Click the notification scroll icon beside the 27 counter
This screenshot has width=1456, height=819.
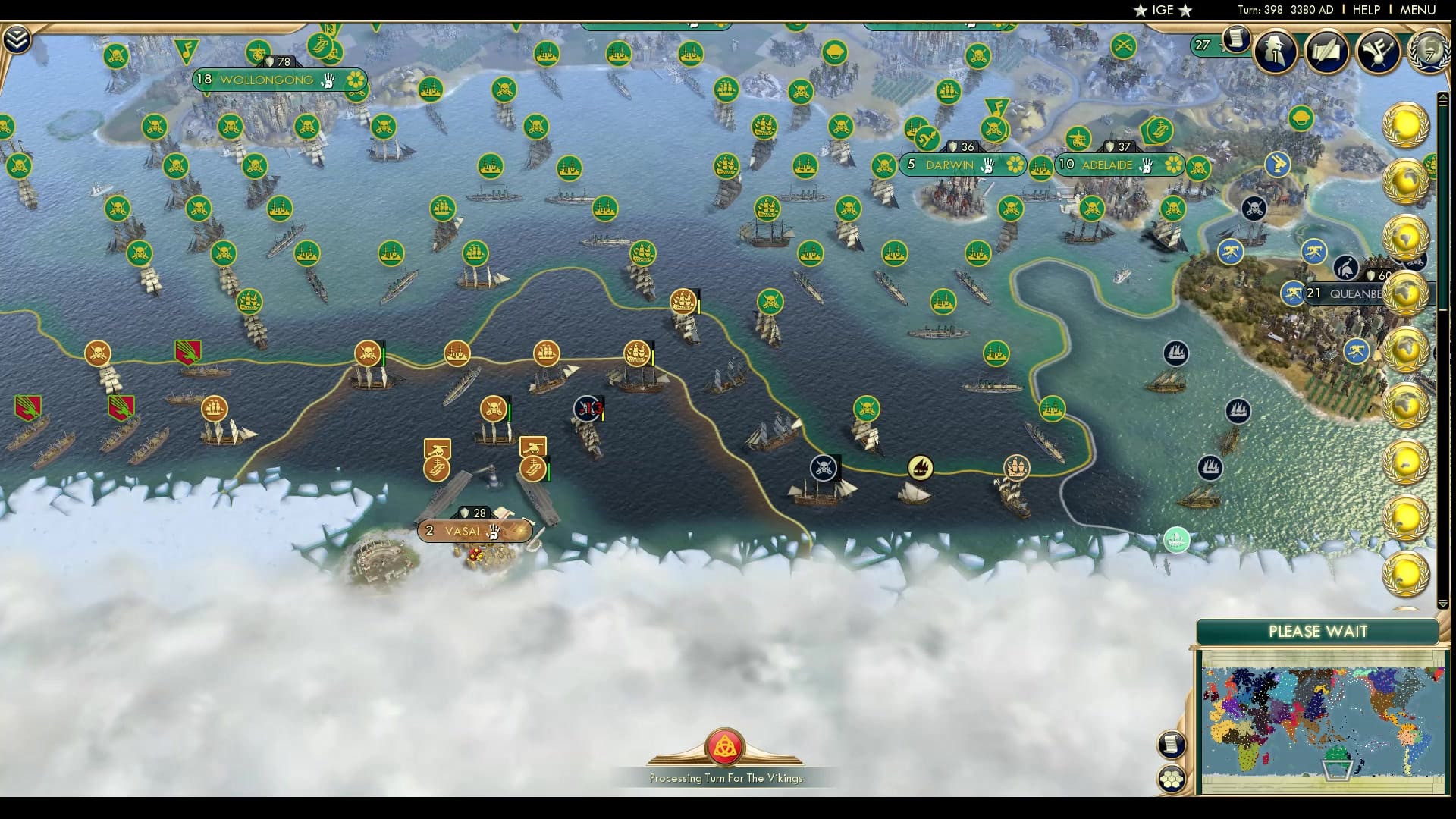pyautogui.click(x=1236, y=38)
